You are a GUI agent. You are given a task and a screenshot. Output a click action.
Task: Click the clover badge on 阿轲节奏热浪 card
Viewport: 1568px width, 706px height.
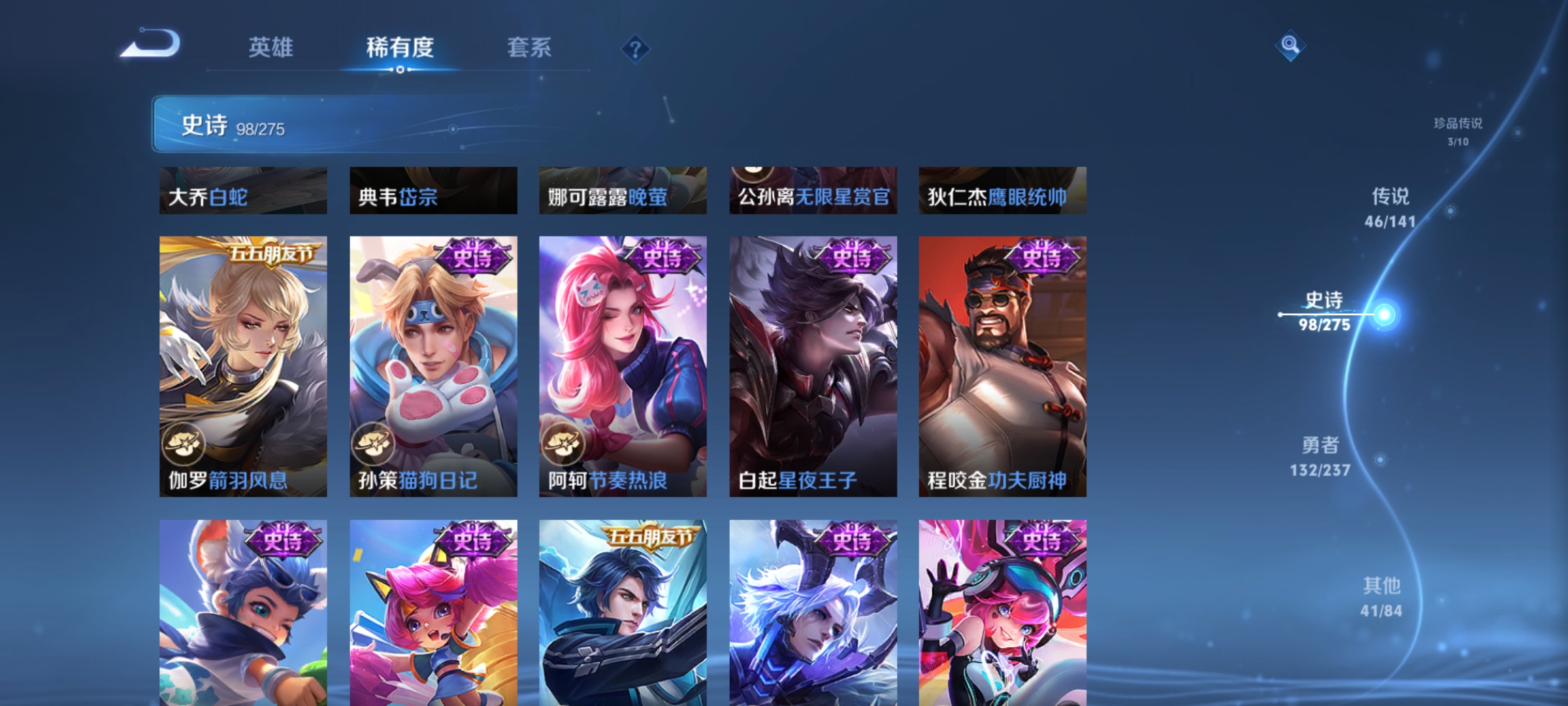(x=565, y=443)
